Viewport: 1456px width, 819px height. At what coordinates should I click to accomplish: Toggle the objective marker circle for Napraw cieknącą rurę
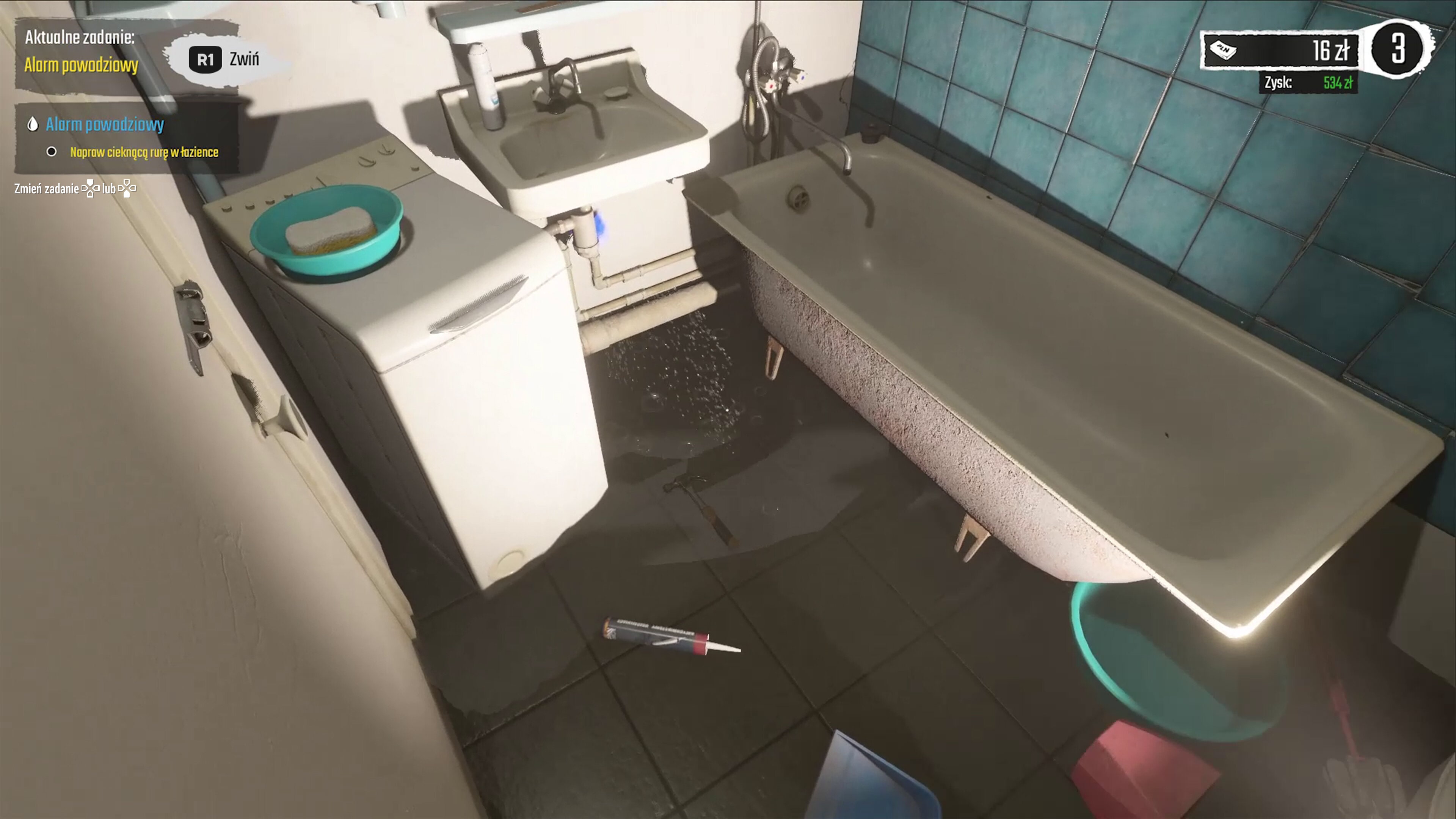point(52,152)
